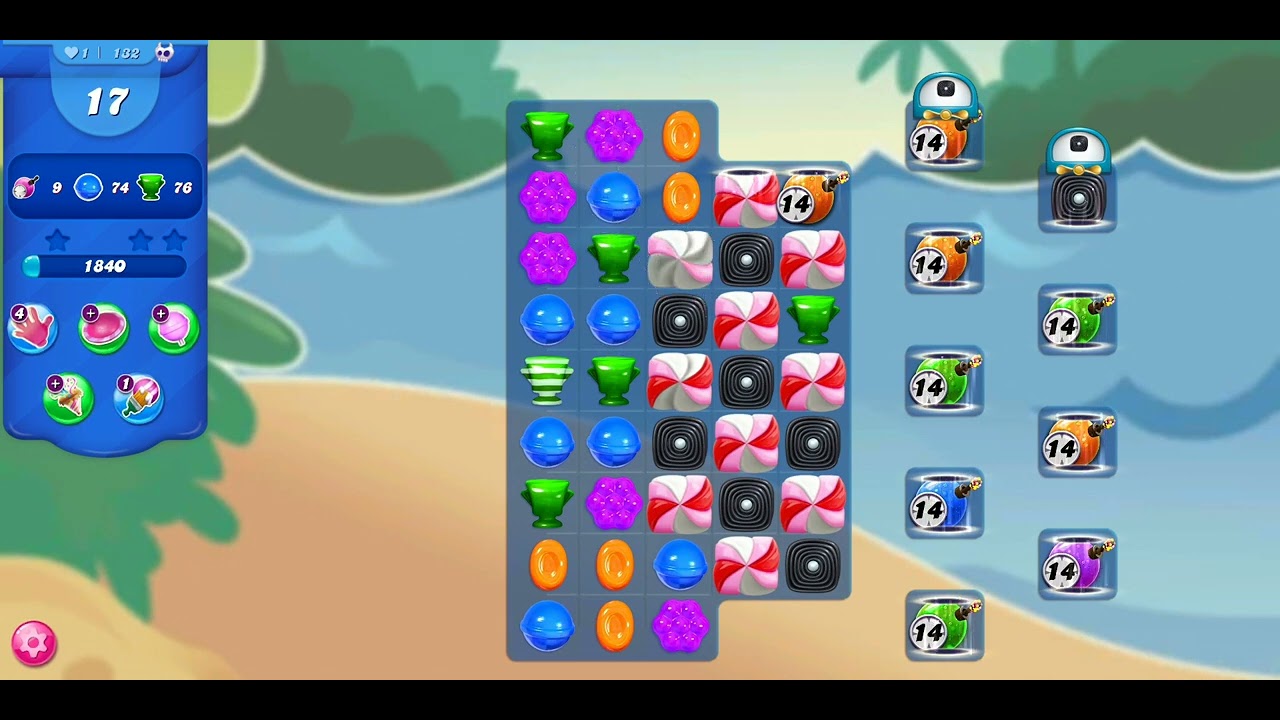Select the pink lollipop hammer booster
Viewport: 1280px width, 720px height.
[174, 329]
